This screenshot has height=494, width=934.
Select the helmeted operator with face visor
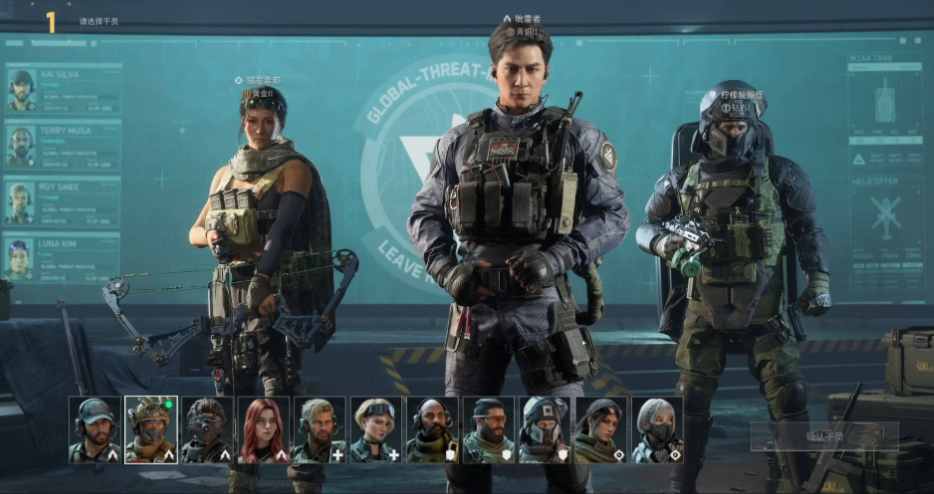point(545,430)
